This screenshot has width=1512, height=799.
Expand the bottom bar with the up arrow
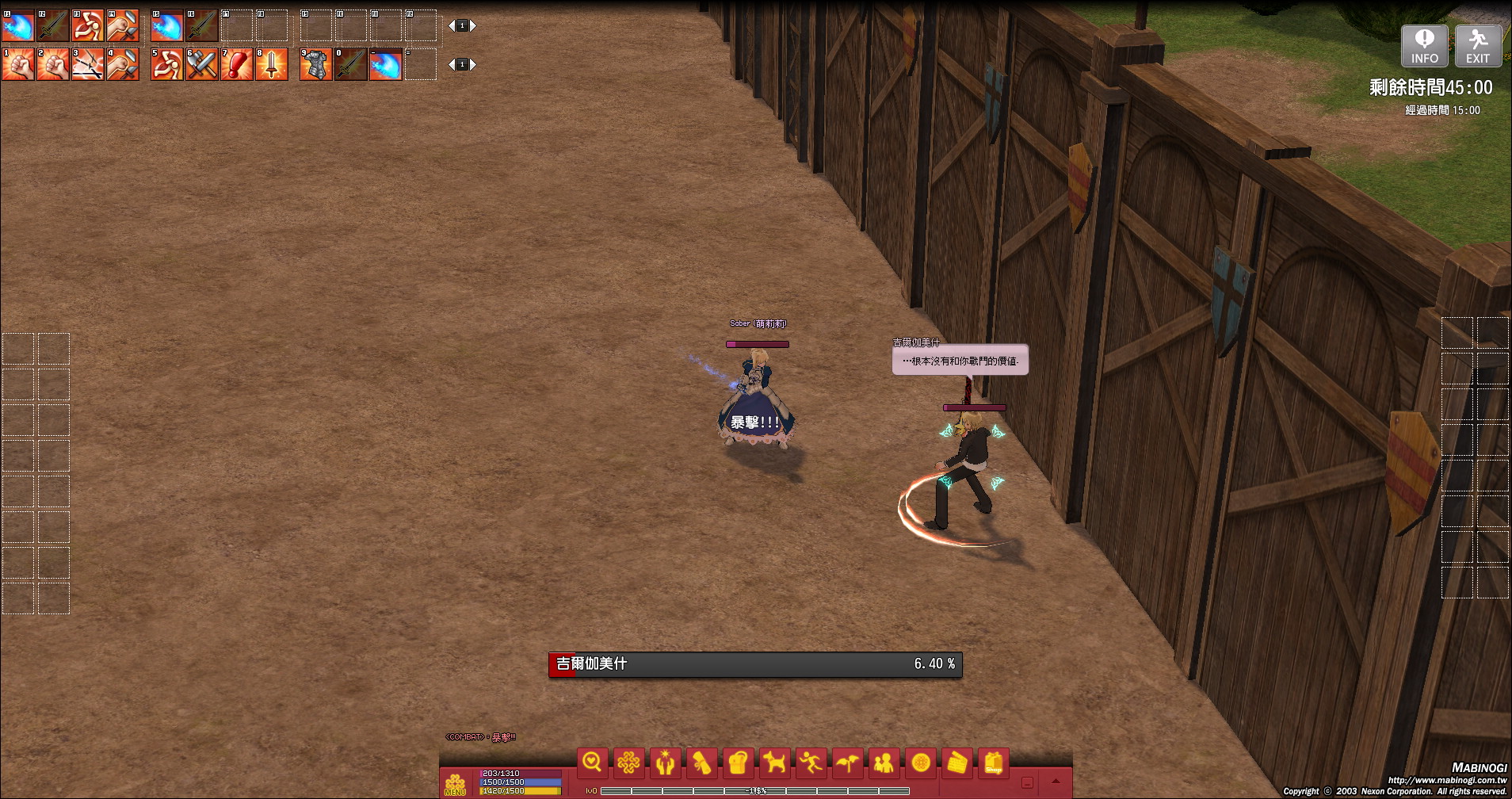(x=1056, y=782)
